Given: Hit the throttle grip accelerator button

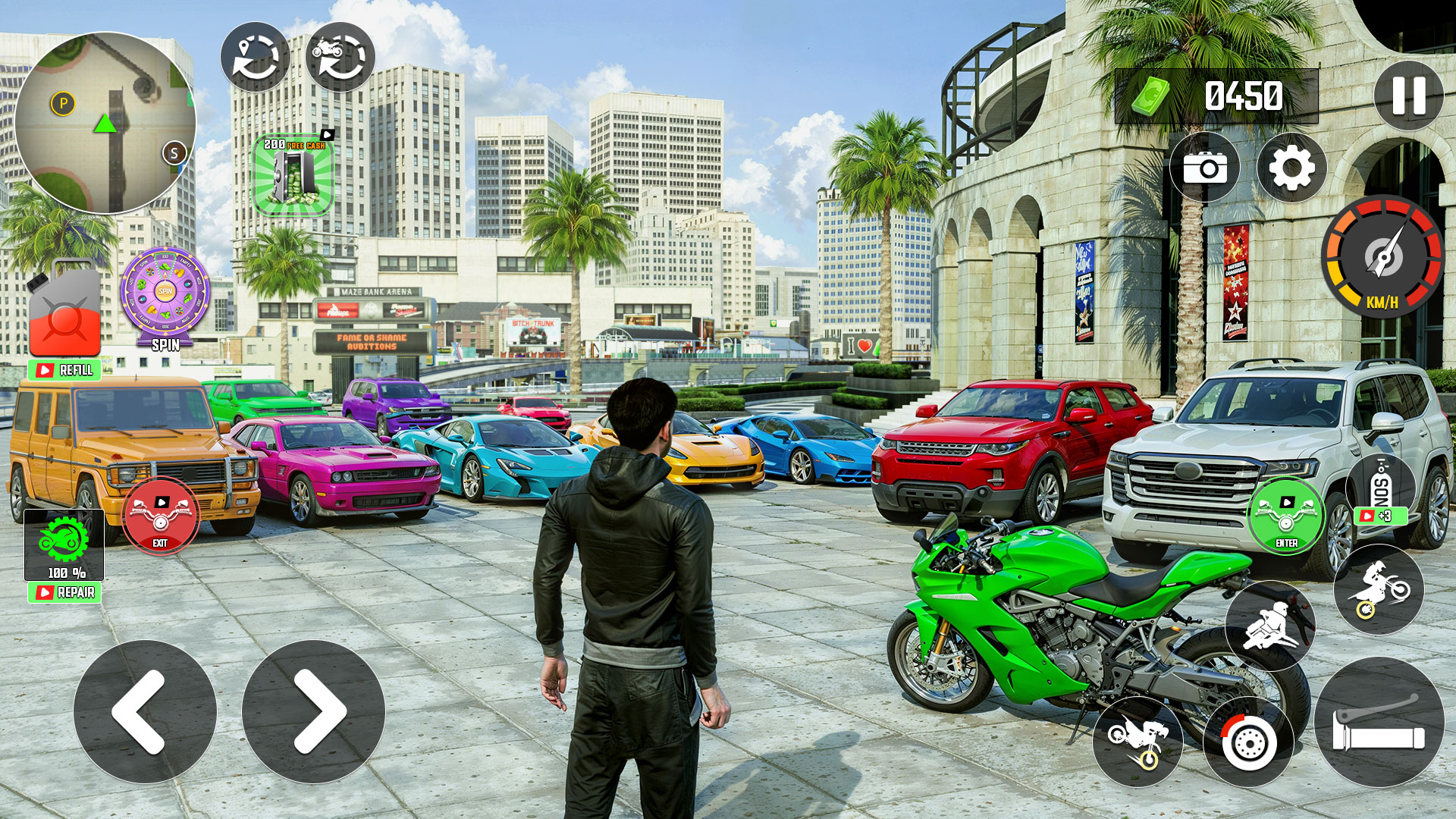Looking at the screenshot, I should coord(1379,723).
